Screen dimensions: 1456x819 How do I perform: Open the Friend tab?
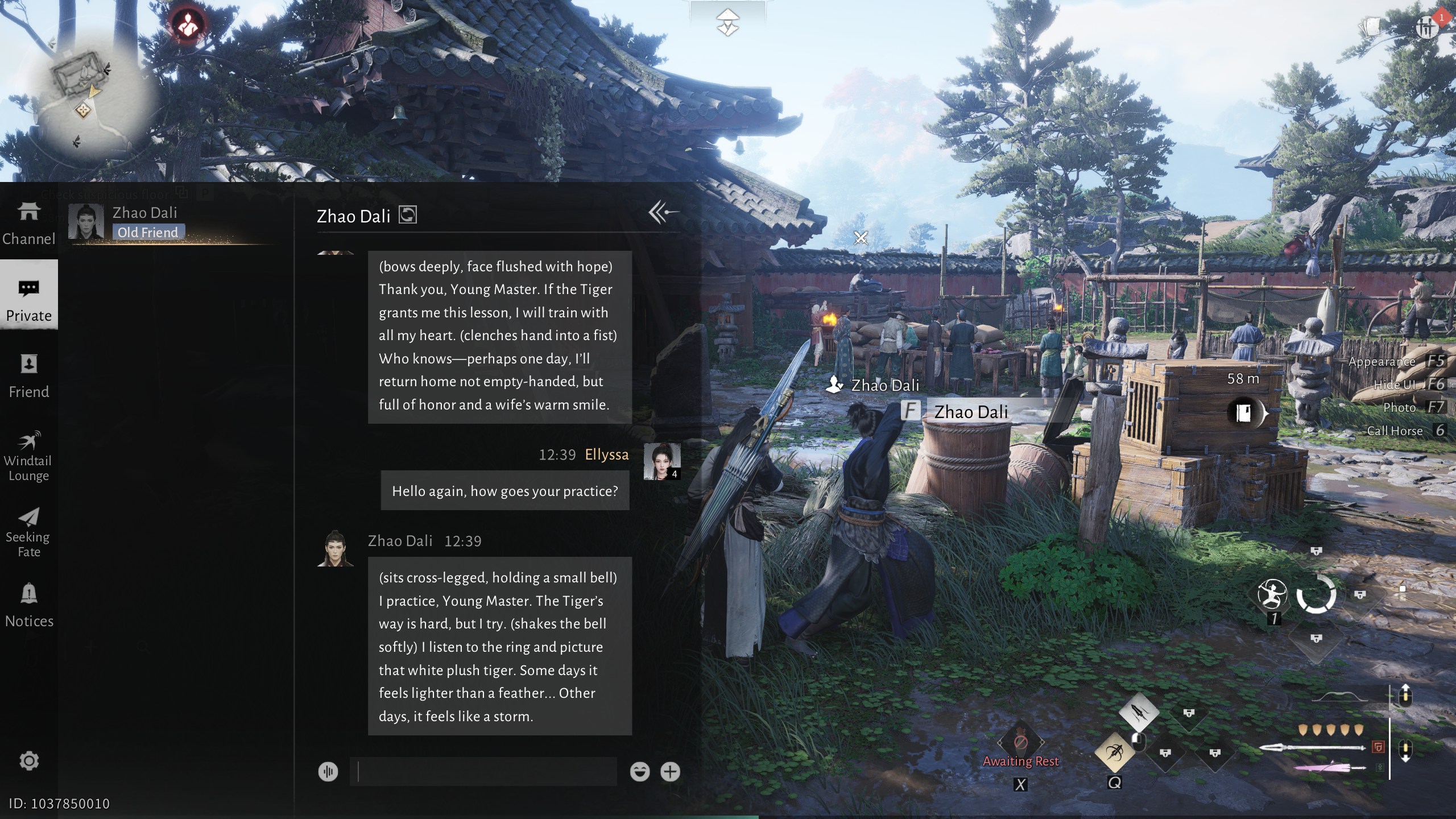pyautogui.click(x=28, y=375)
